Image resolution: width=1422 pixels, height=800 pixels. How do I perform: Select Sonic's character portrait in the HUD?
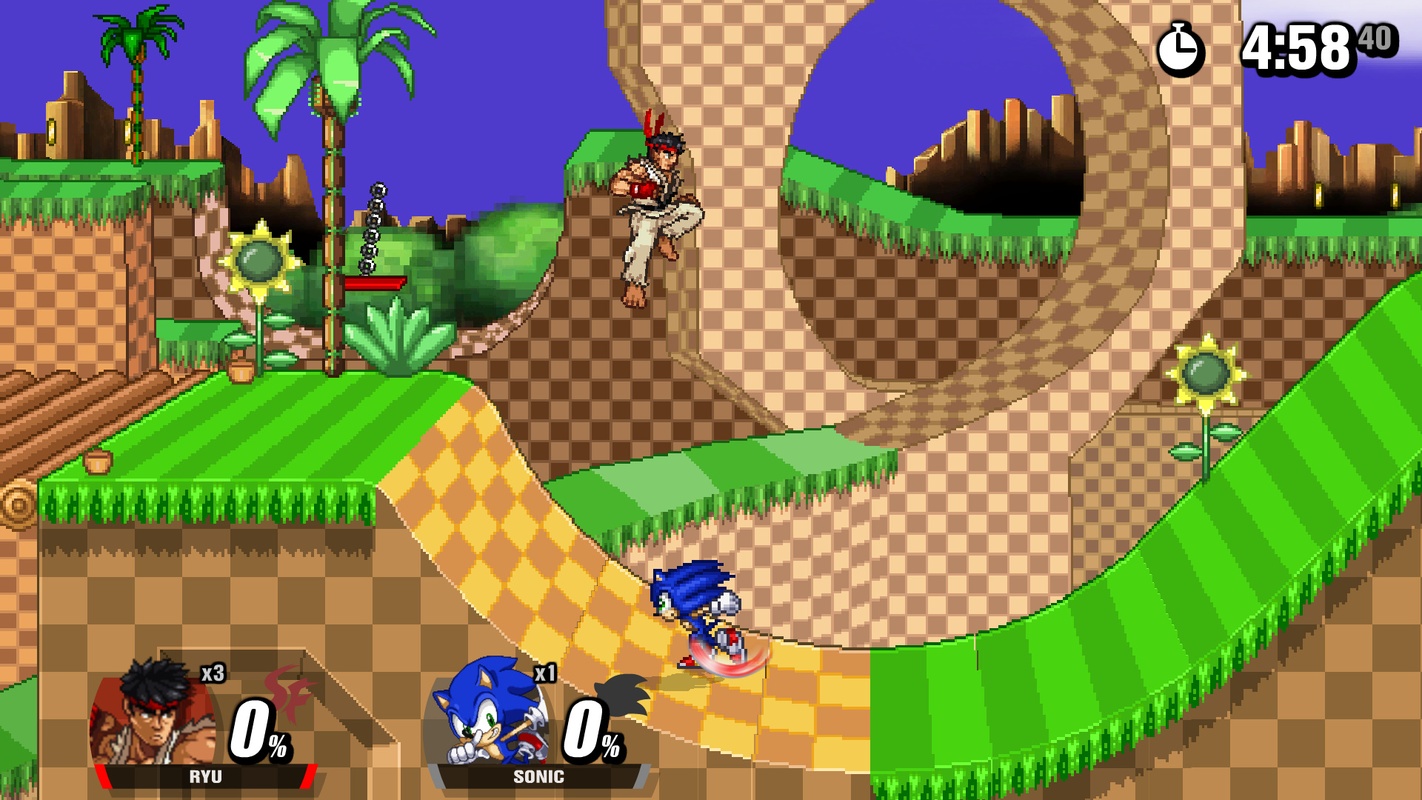(492, 712)
